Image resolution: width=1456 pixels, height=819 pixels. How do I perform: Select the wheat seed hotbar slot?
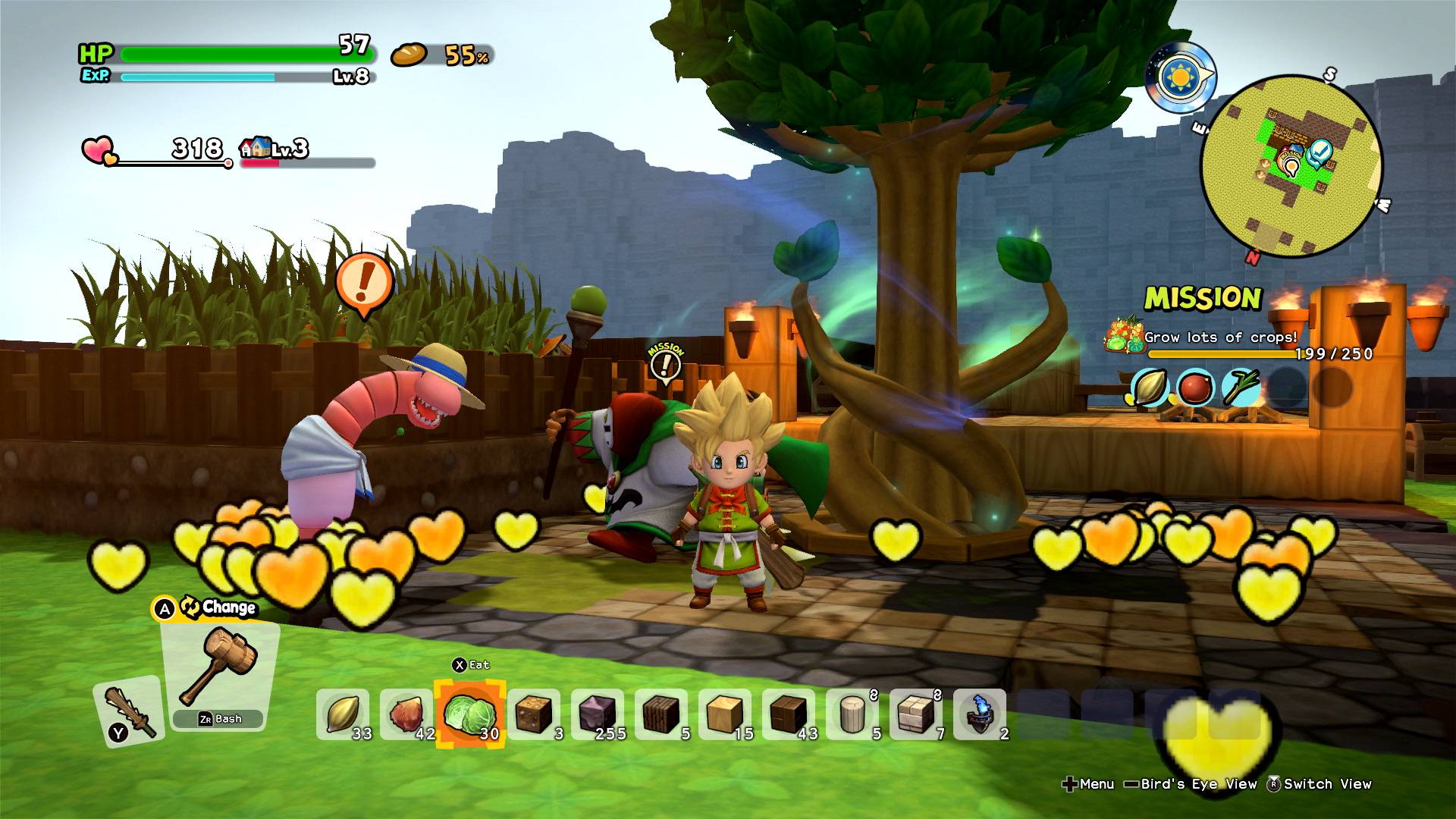[x=342, y=714]
